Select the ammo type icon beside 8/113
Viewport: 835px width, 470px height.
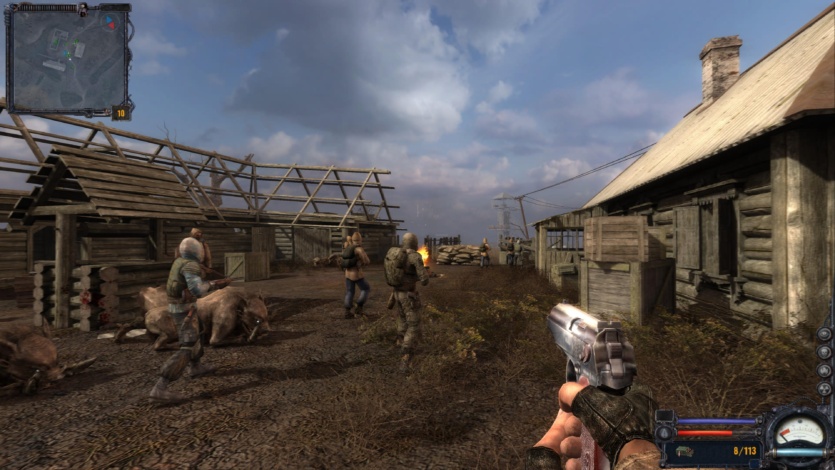[686, 451]
